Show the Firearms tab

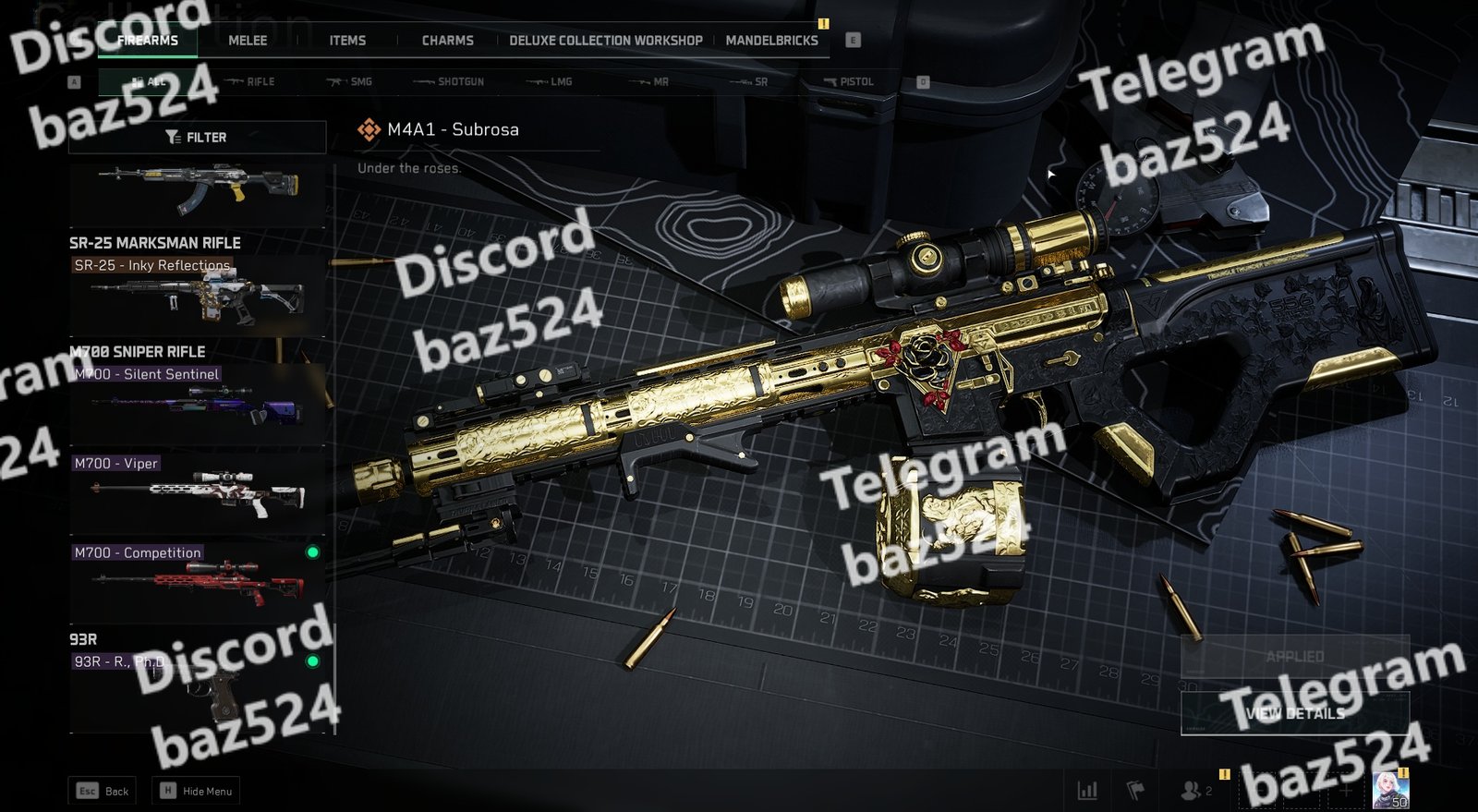tap(148, 41)
